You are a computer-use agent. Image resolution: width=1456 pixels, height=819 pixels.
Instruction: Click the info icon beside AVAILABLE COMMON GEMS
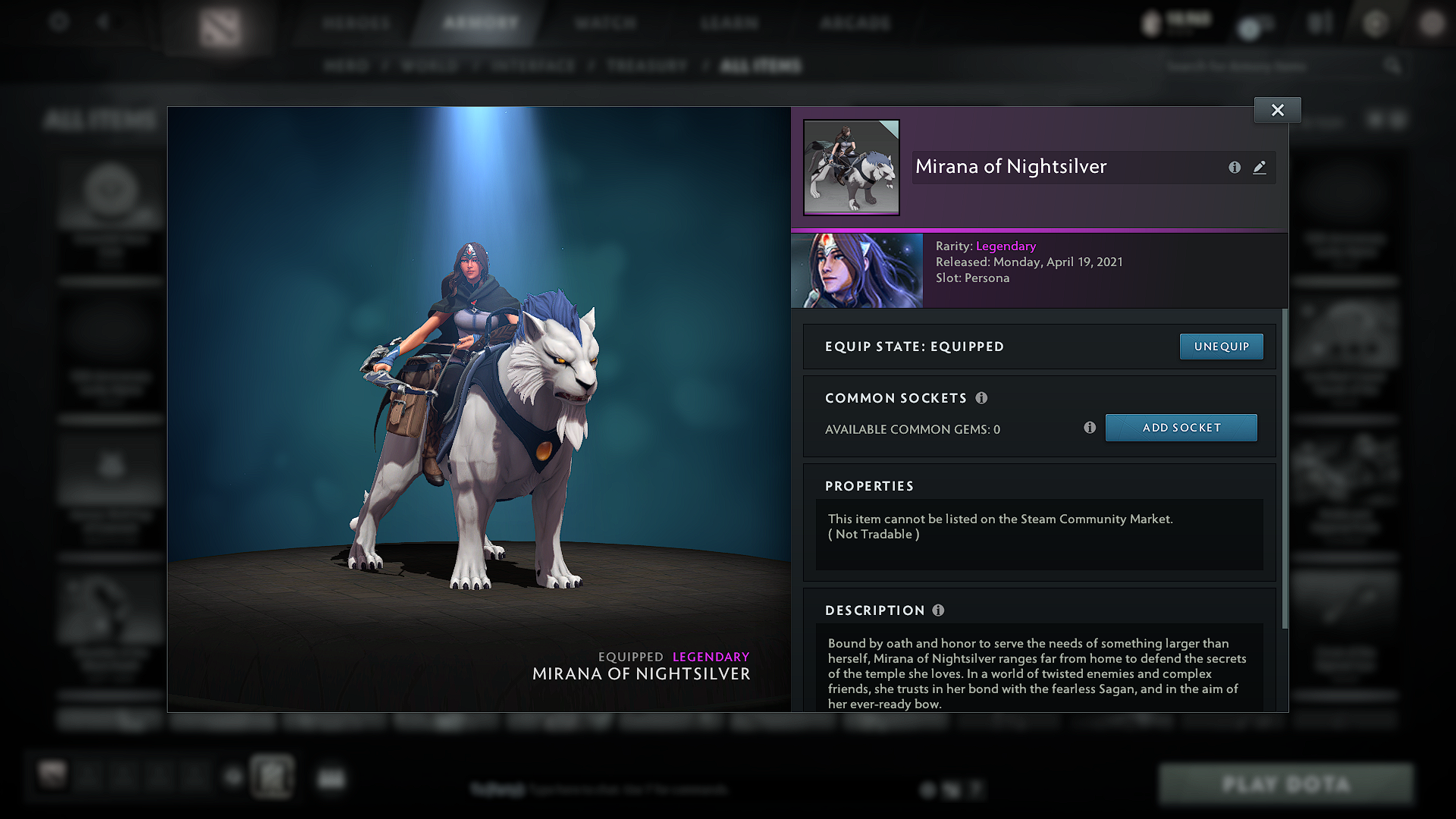pos(1090,428)
